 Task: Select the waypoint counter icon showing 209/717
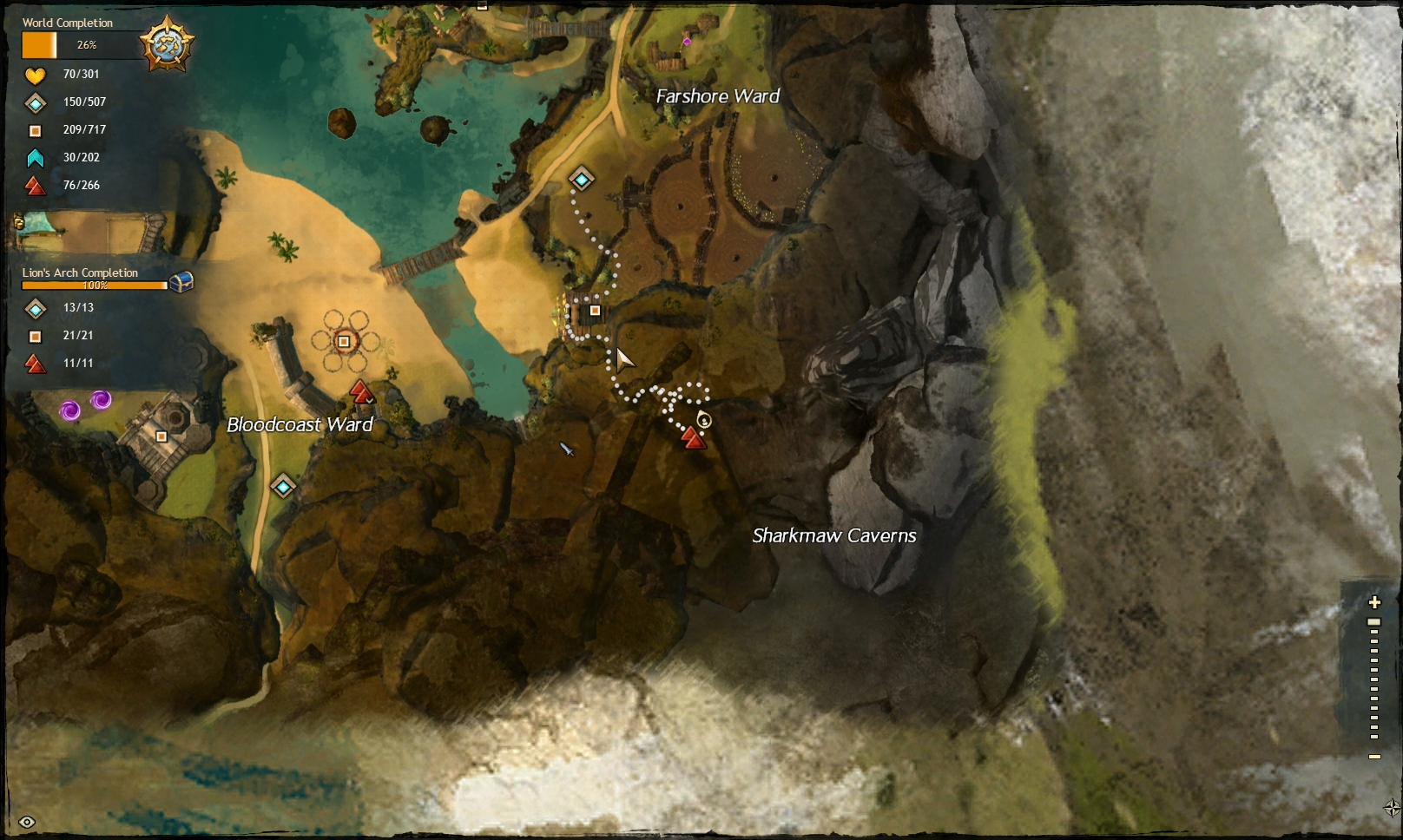[x=35, y=130]
